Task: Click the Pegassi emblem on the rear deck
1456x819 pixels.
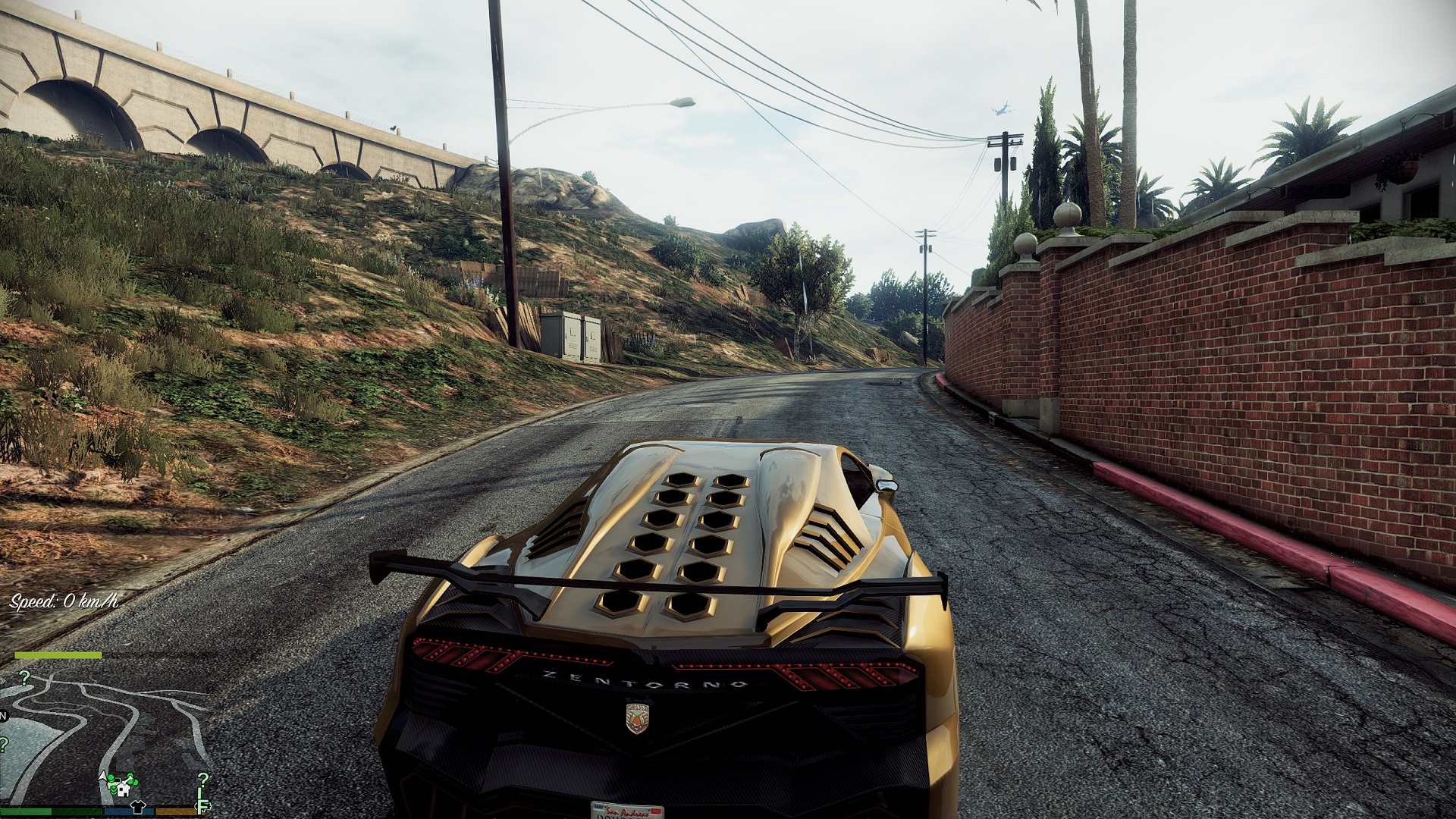Action: [x=637, y=718]
